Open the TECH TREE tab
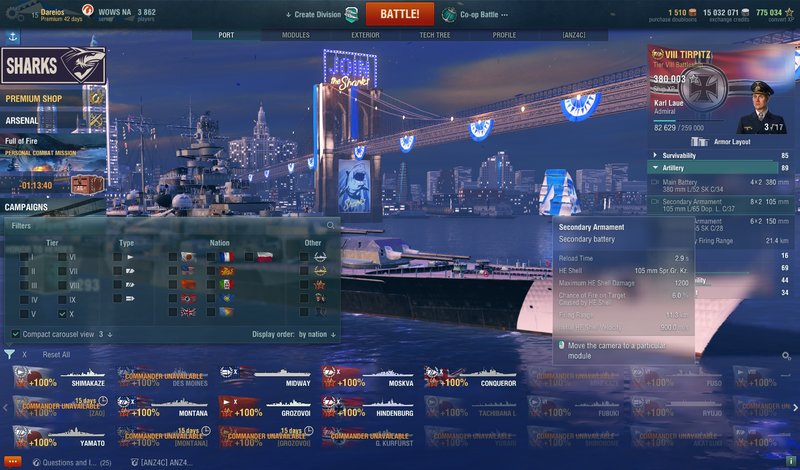 pyautogui.click(x=435, y=35)
